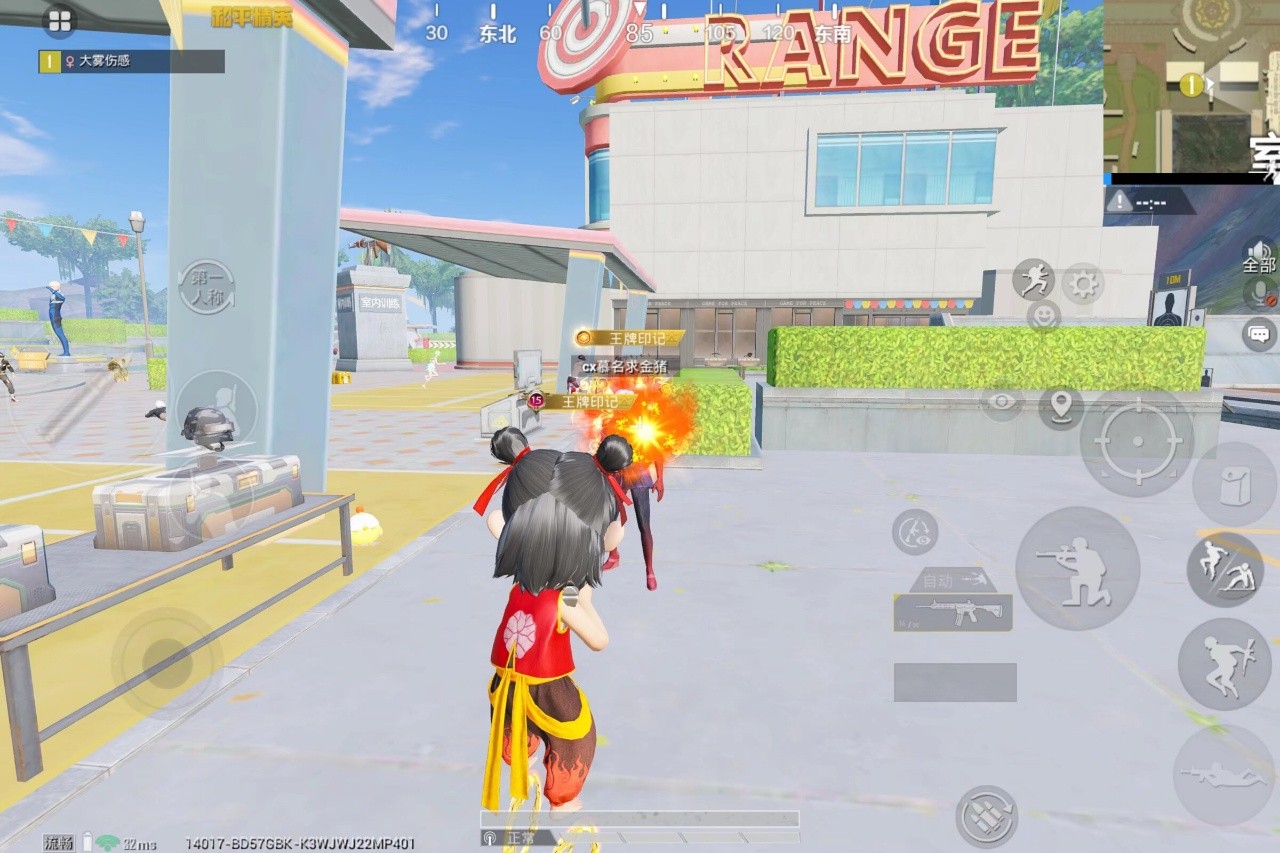Open the minimap
The image size is (1280, 853).
click(1191, 86)
